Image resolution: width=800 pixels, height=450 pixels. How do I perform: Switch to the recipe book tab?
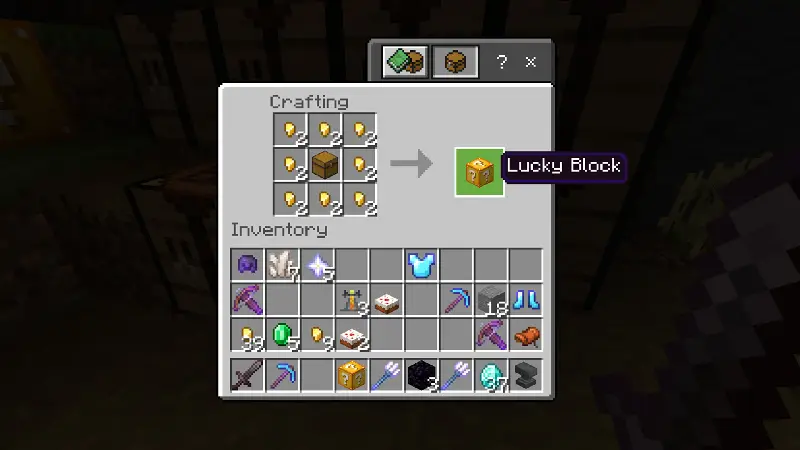point(405,62)
